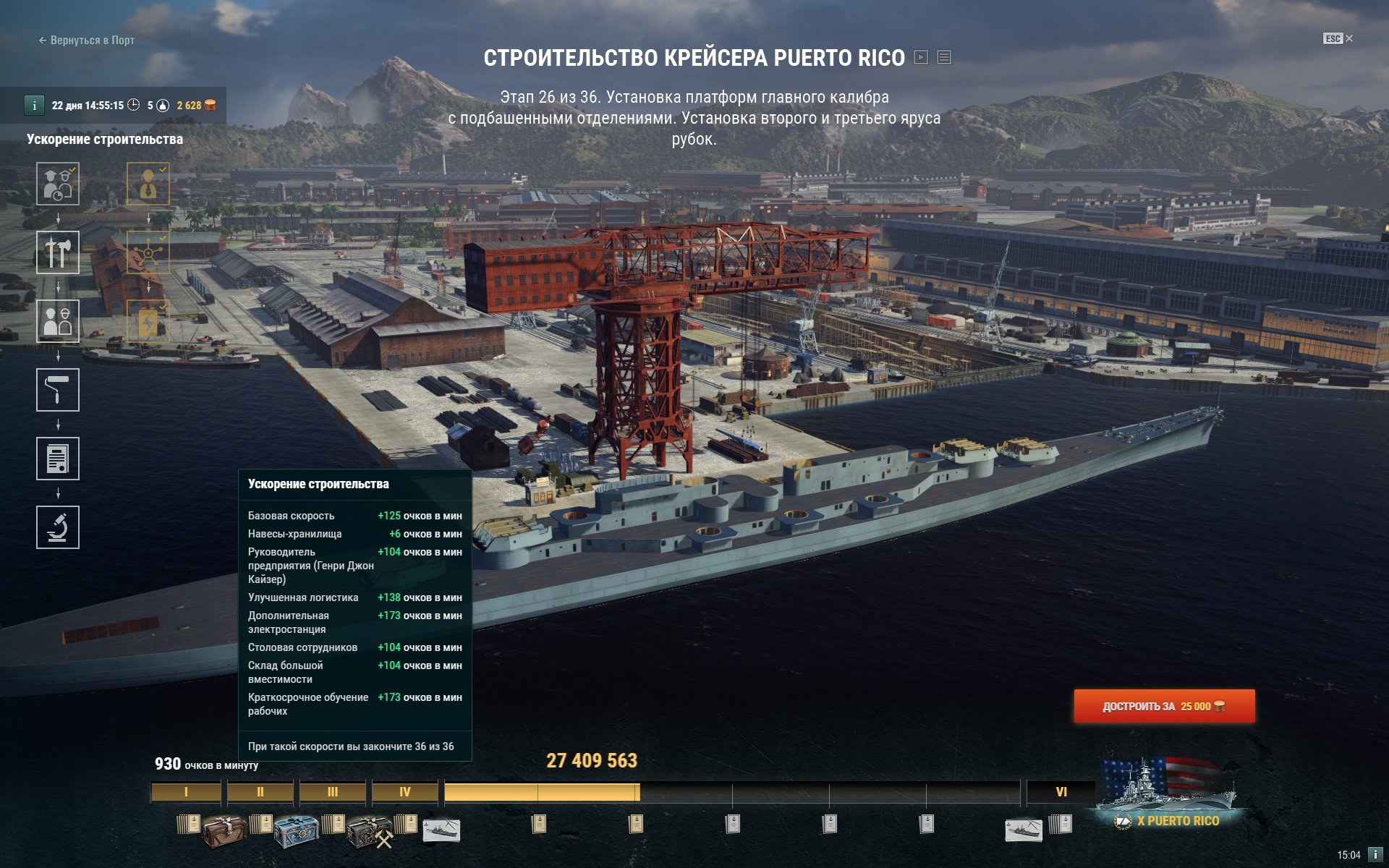
Task: Select the gold businessman manager boost
Action: (x=148, y=184)
